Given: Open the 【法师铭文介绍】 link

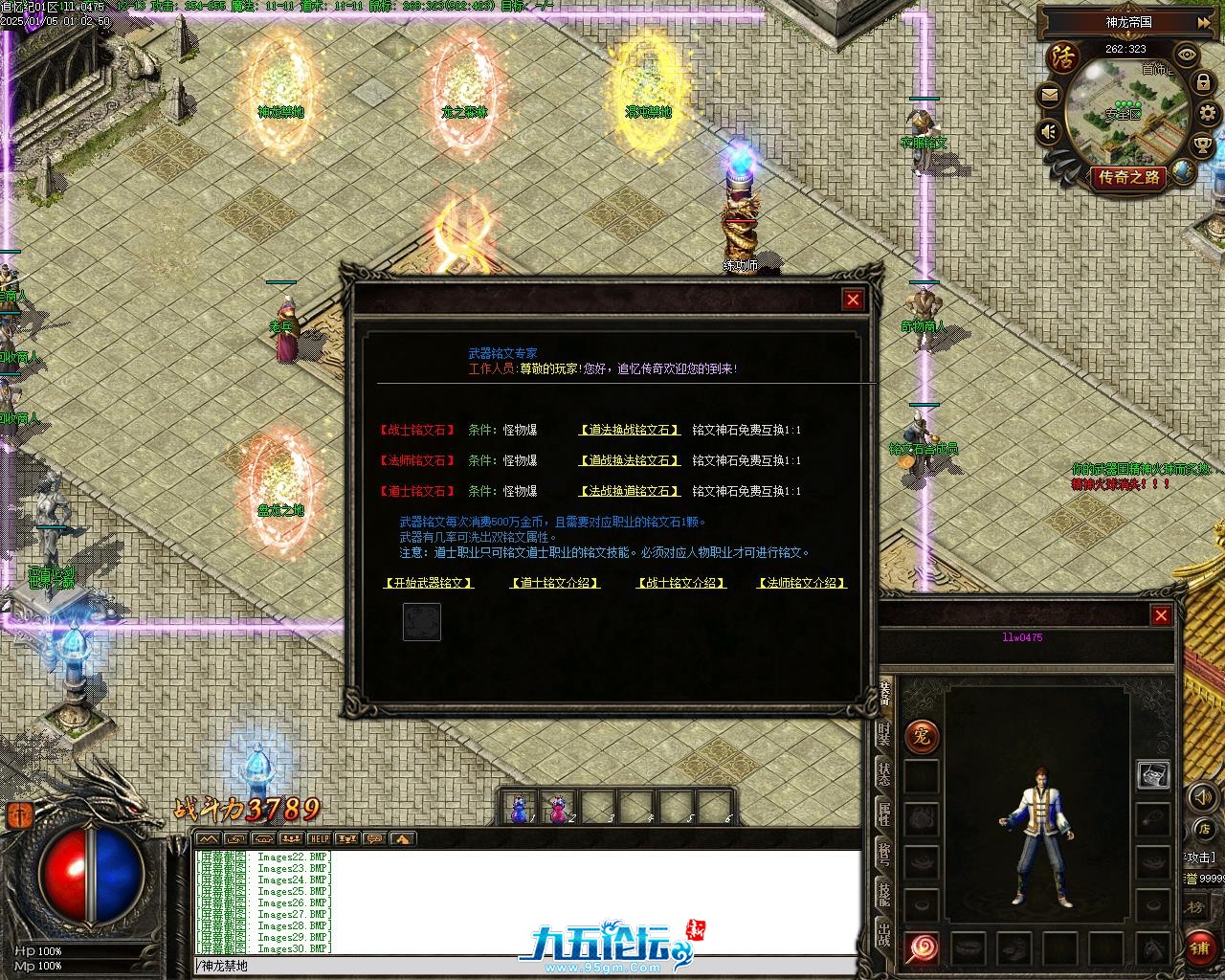Looking at the screenshot, I should point(802,582).
